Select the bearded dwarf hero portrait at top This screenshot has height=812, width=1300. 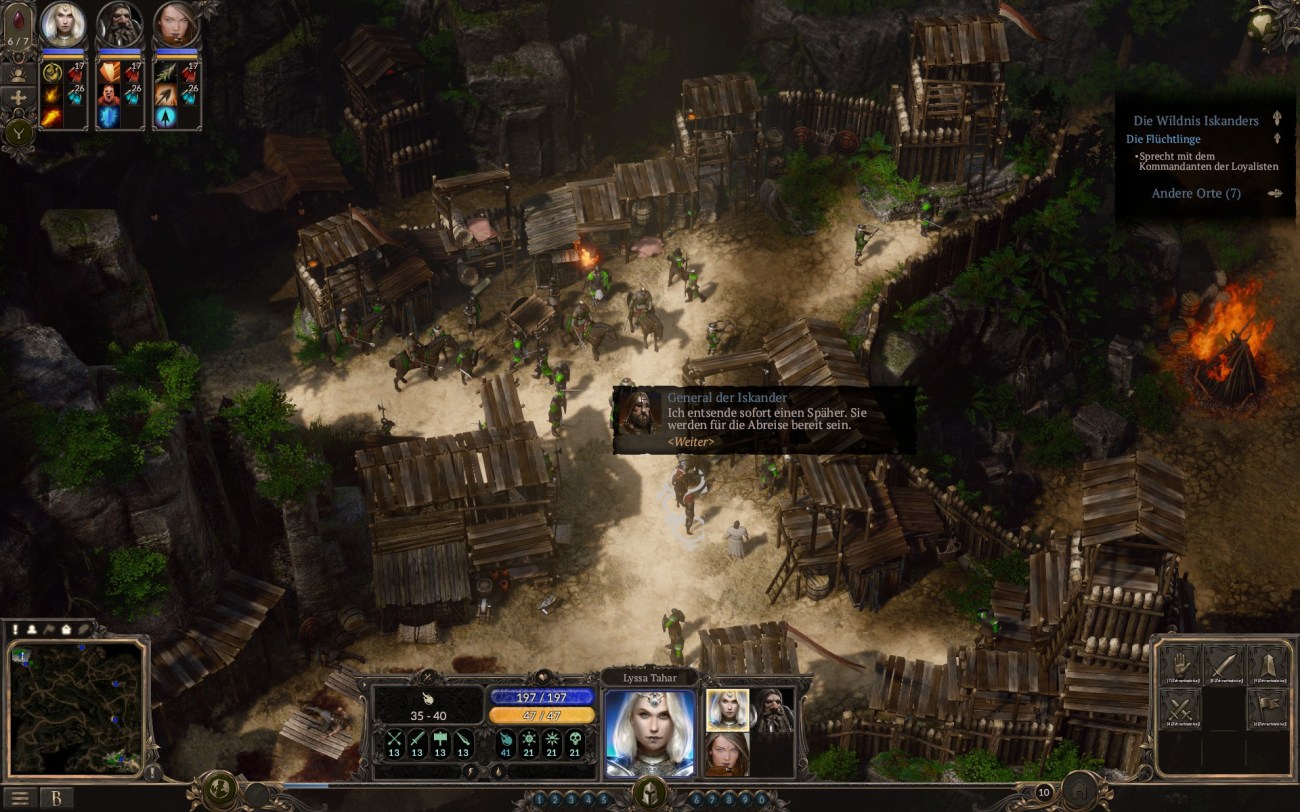(120, 27)
